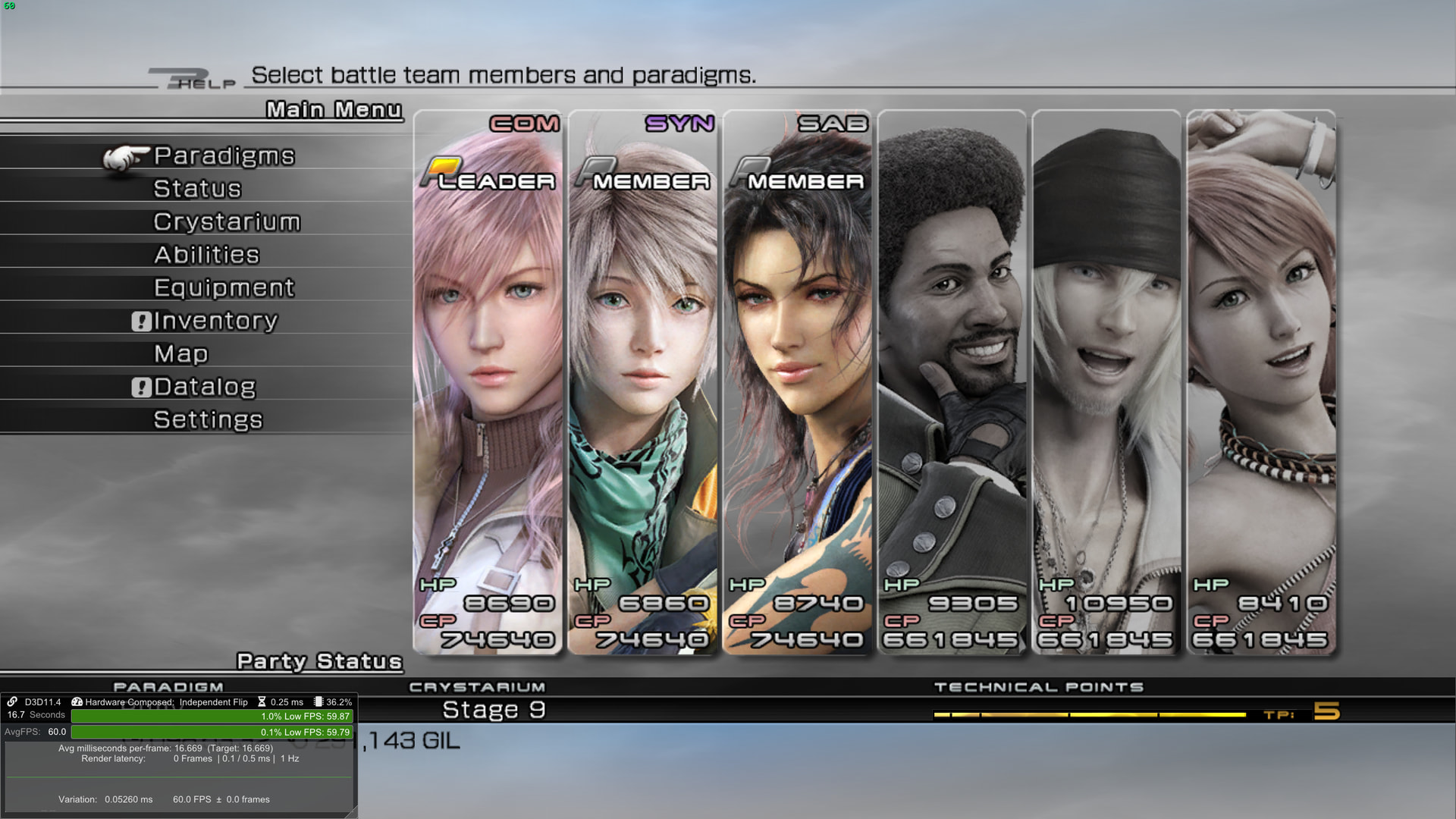
Task: Go to Settings in the main menu
Action: tap(208, 420)
